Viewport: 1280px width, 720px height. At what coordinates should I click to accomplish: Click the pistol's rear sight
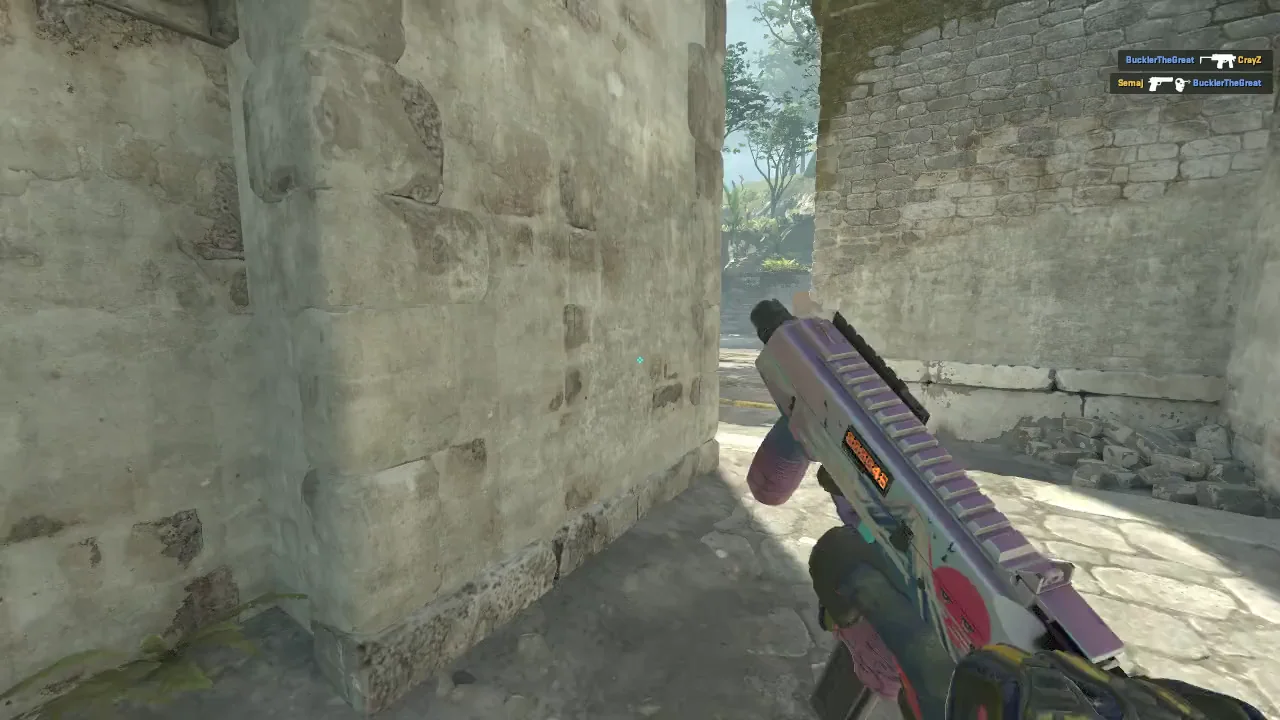[1046, 577]
